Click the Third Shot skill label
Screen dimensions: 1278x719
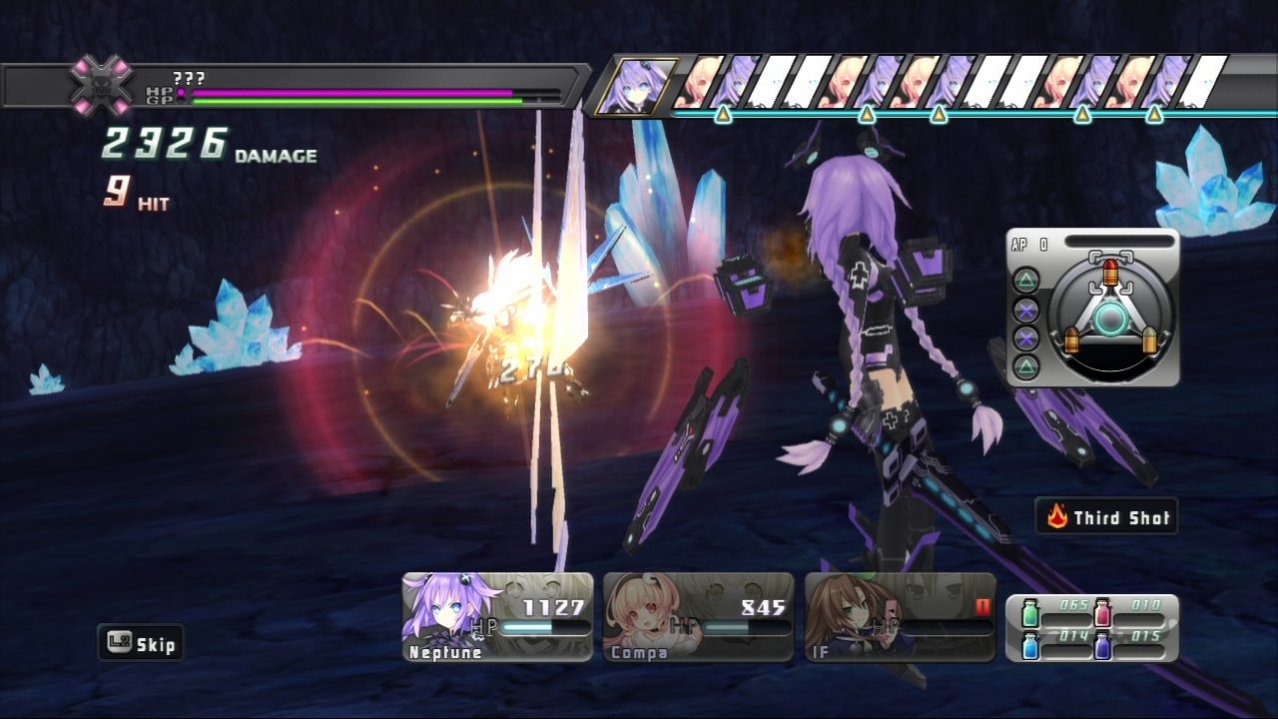[x=1107, y=517]
